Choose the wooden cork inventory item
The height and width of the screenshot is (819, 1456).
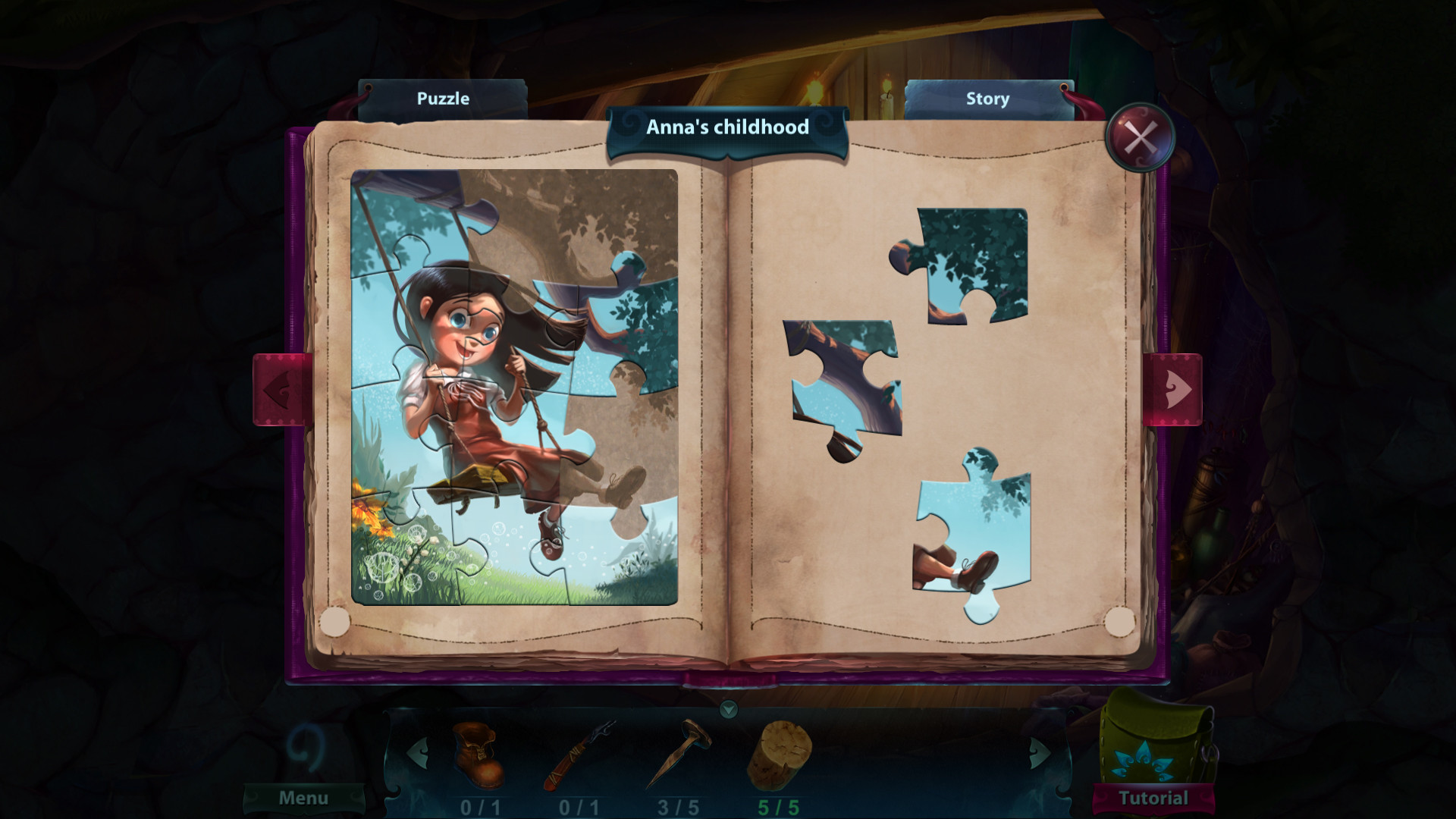pos(779,755)
